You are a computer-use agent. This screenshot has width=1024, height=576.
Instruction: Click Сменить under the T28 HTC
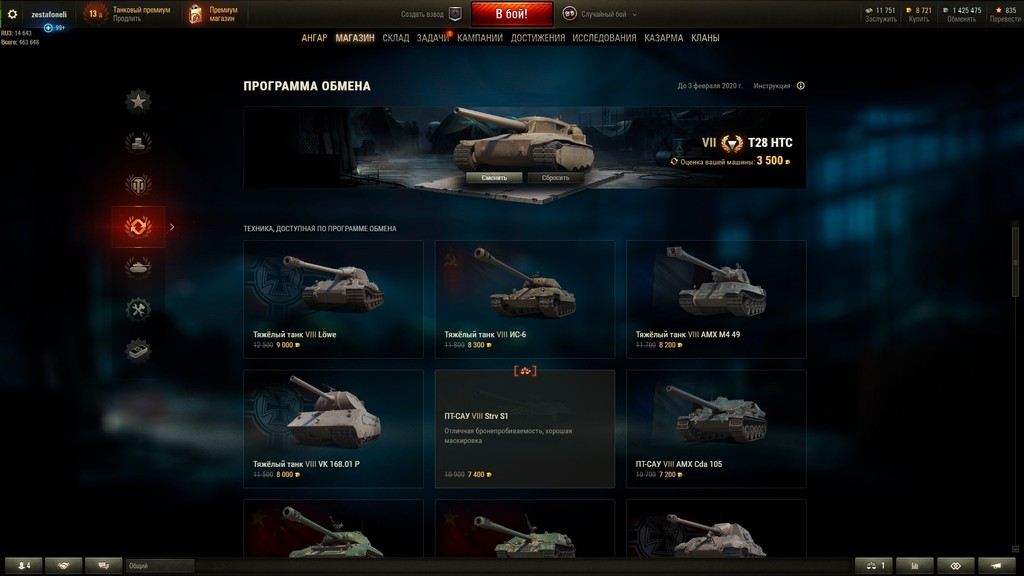(x=494, y=178)
